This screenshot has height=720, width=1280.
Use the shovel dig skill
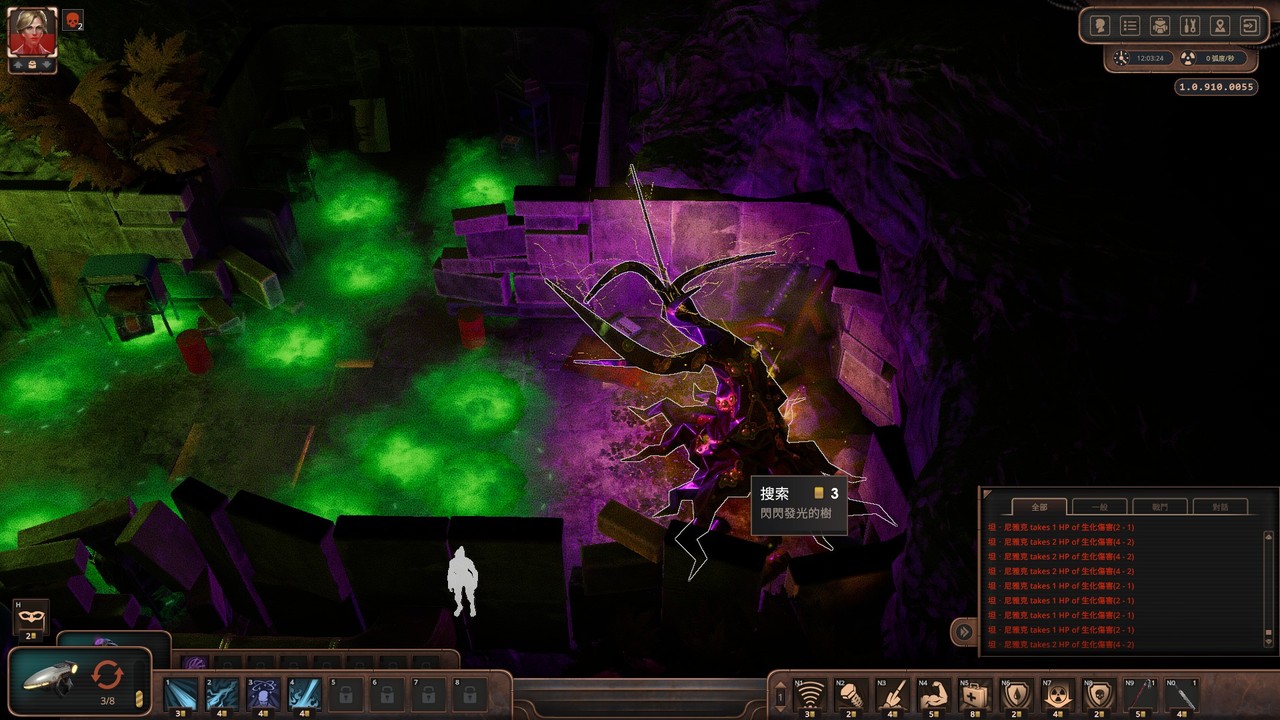[x=892, y=694]
